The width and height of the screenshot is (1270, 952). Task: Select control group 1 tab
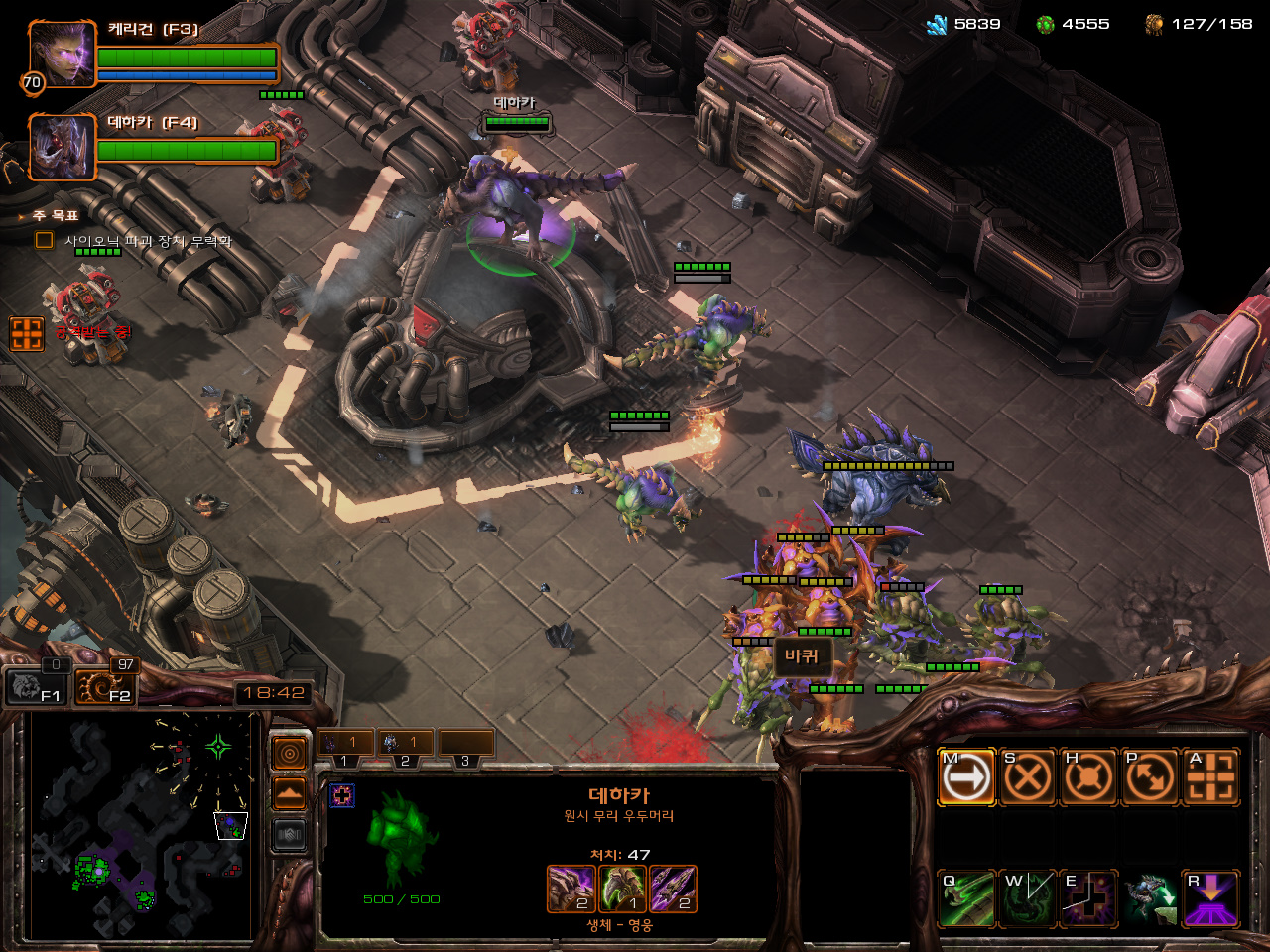coord(345,743)
